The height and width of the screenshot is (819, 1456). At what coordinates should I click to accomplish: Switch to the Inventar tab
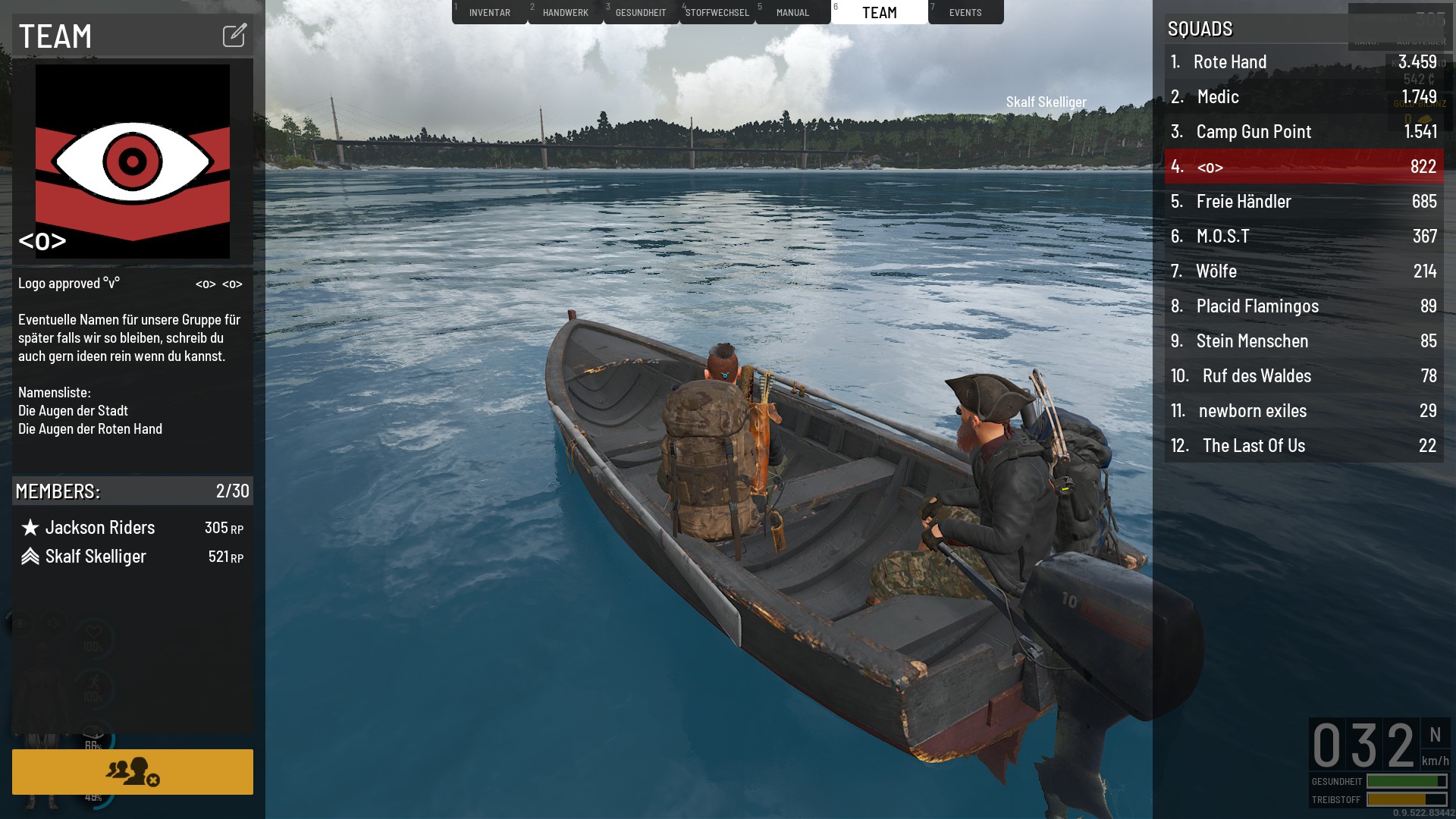click(489, 12)
